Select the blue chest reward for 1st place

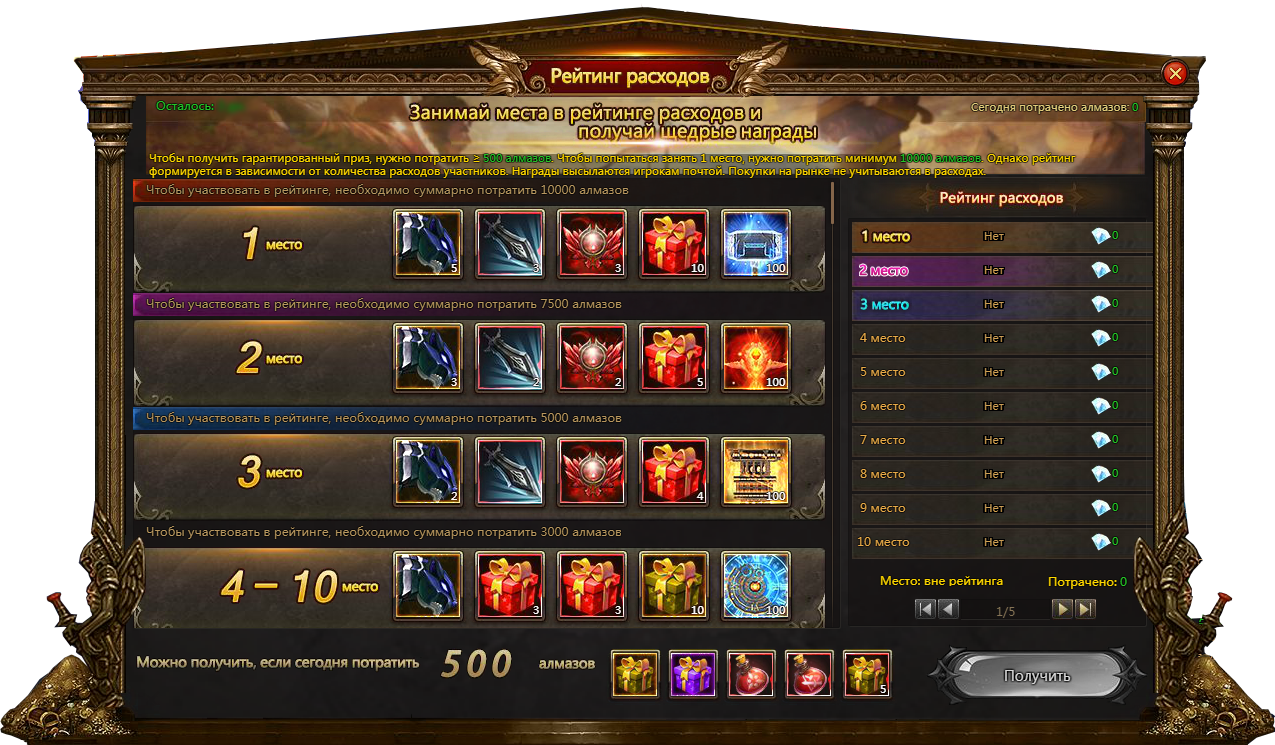755,243
